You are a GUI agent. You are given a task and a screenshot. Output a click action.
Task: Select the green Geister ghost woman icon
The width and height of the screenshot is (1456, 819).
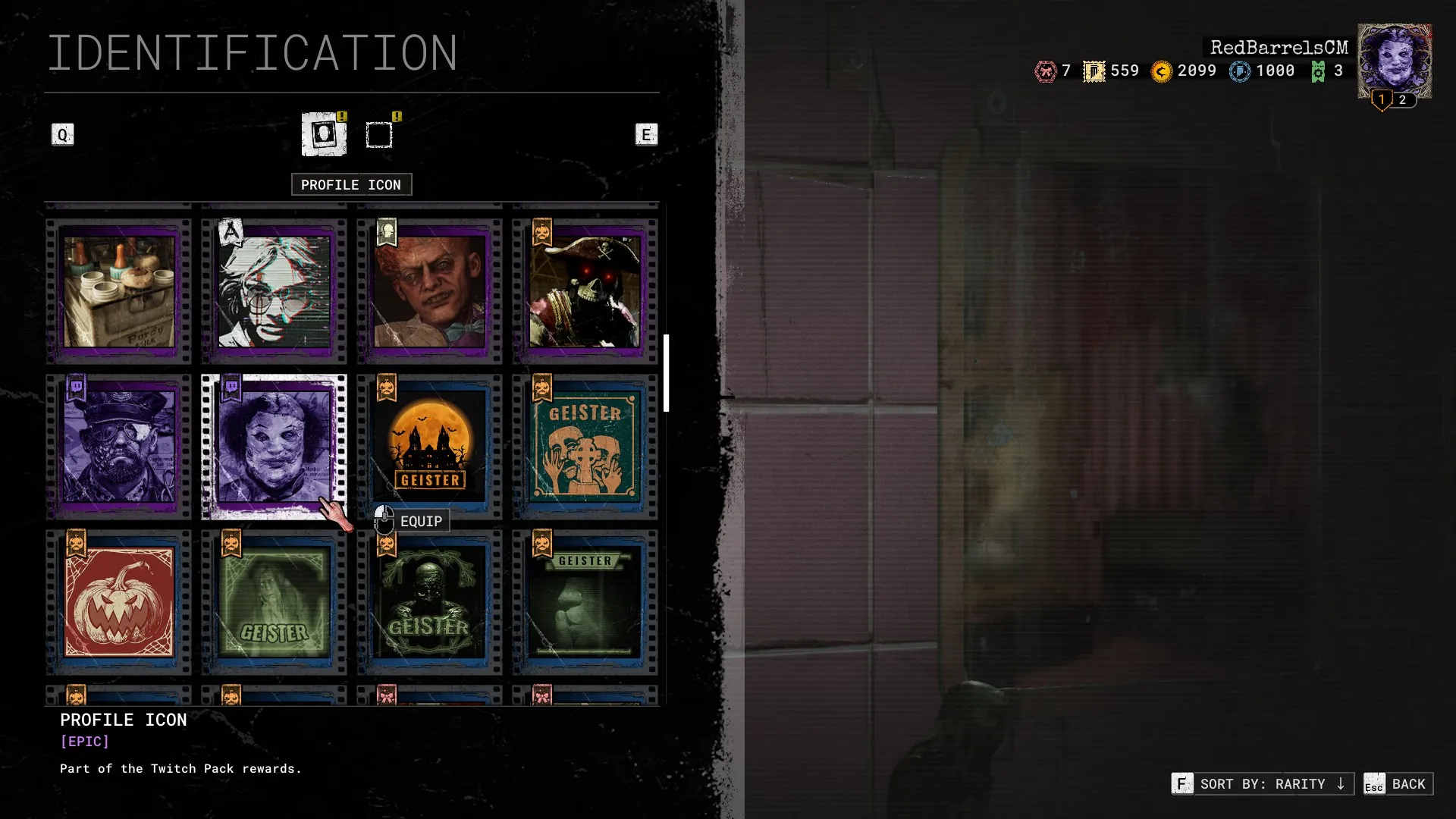[x=275, y=602]
